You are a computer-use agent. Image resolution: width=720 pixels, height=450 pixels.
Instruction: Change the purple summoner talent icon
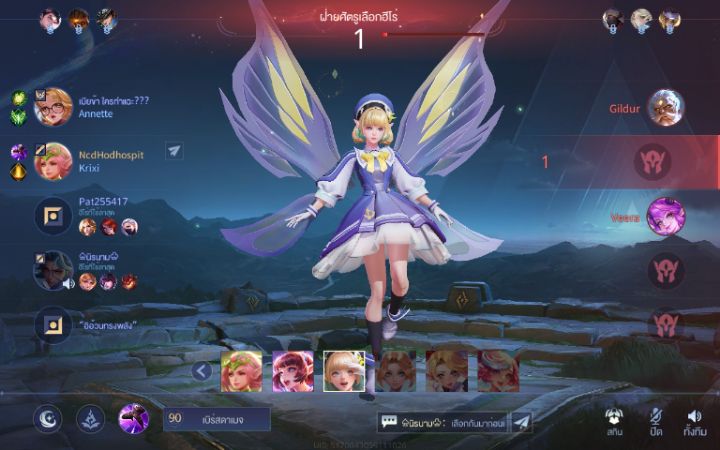coord(134,418)
